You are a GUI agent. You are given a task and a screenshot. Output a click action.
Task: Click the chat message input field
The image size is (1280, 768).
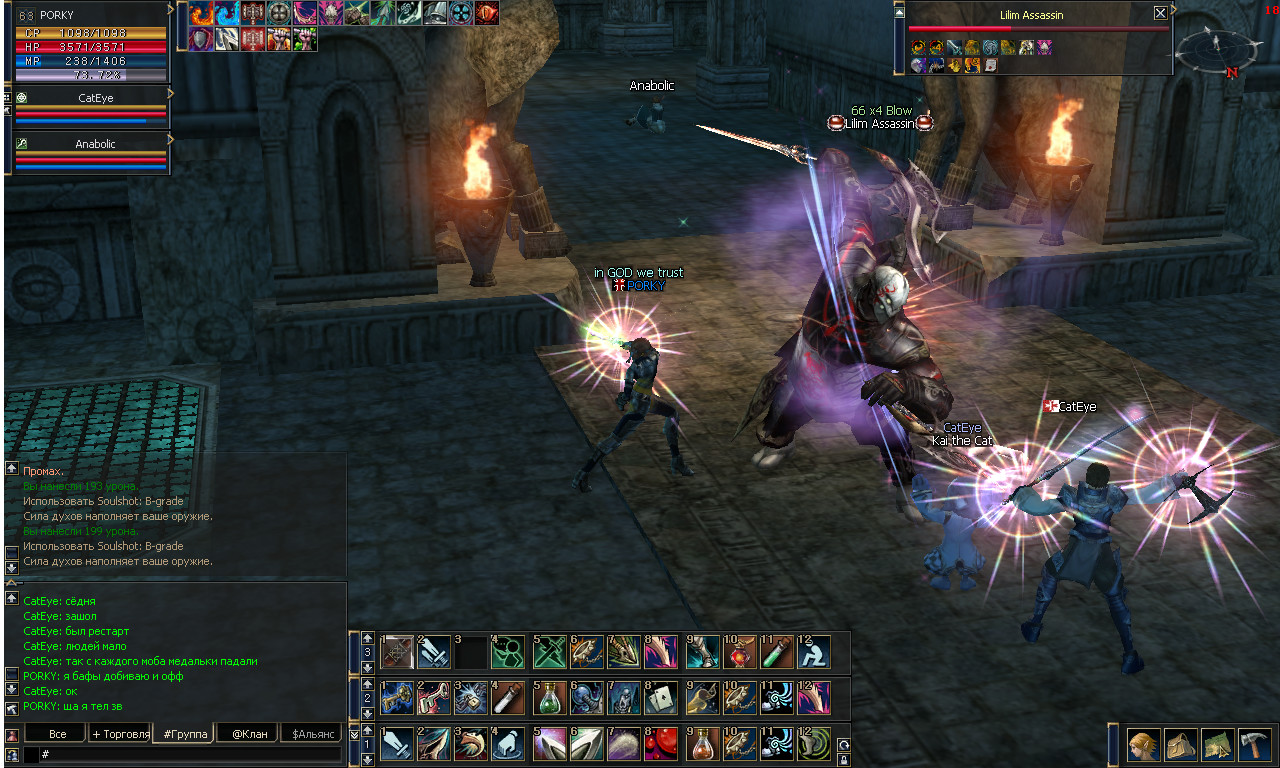pos(190,754)
